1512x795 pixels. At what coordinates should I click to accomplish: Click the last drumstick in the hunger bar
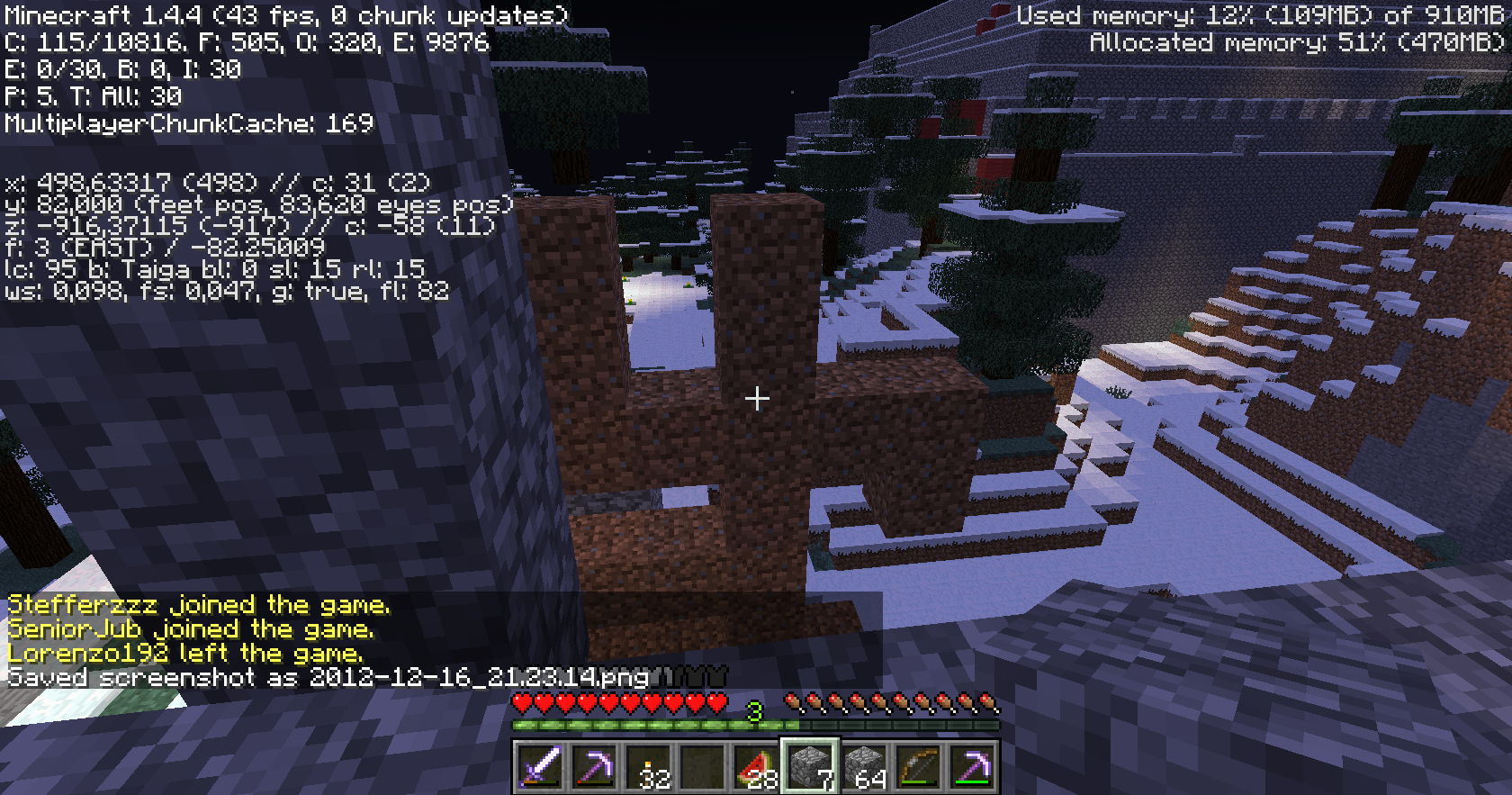(x=990, y=702)
